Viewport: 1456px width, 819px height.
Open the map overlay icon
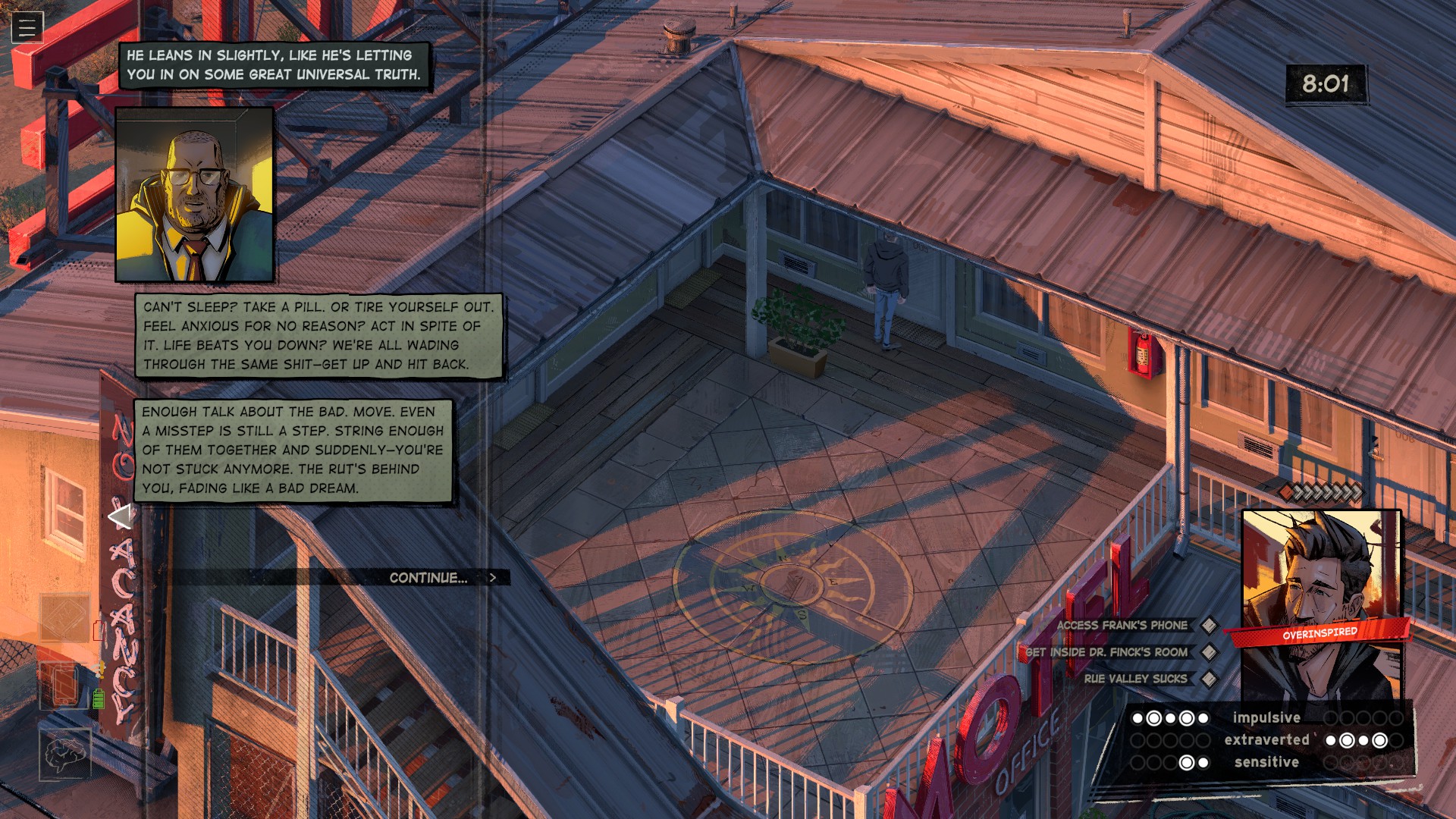point(64,616)
